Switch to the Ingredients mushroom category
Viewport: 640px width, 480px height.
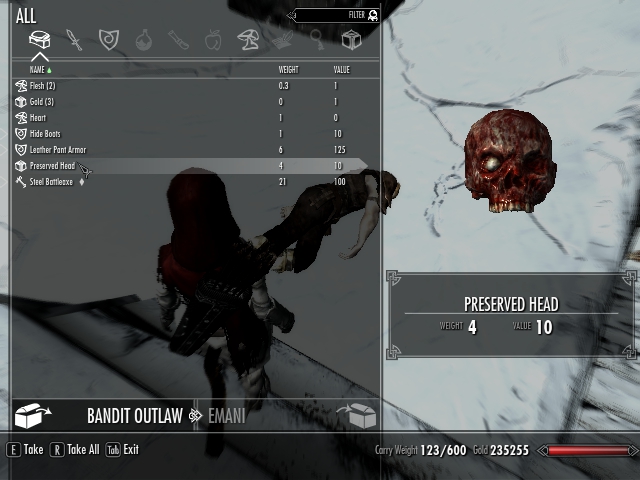pyautogui.click(x=247, y=40)
